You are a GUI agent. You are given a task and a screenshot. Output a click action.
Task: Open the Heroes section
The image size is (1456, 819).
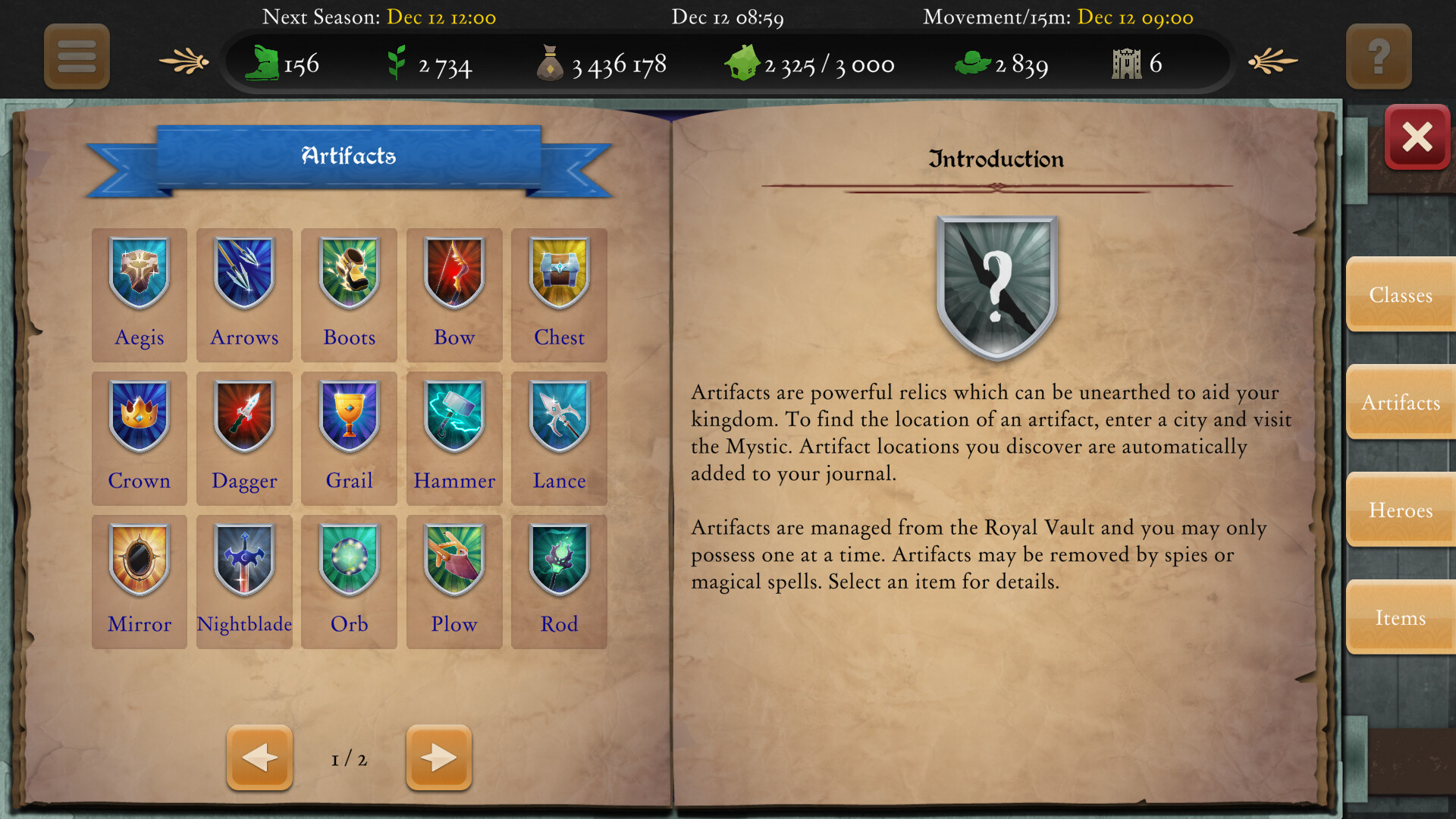pos(1401,510)
